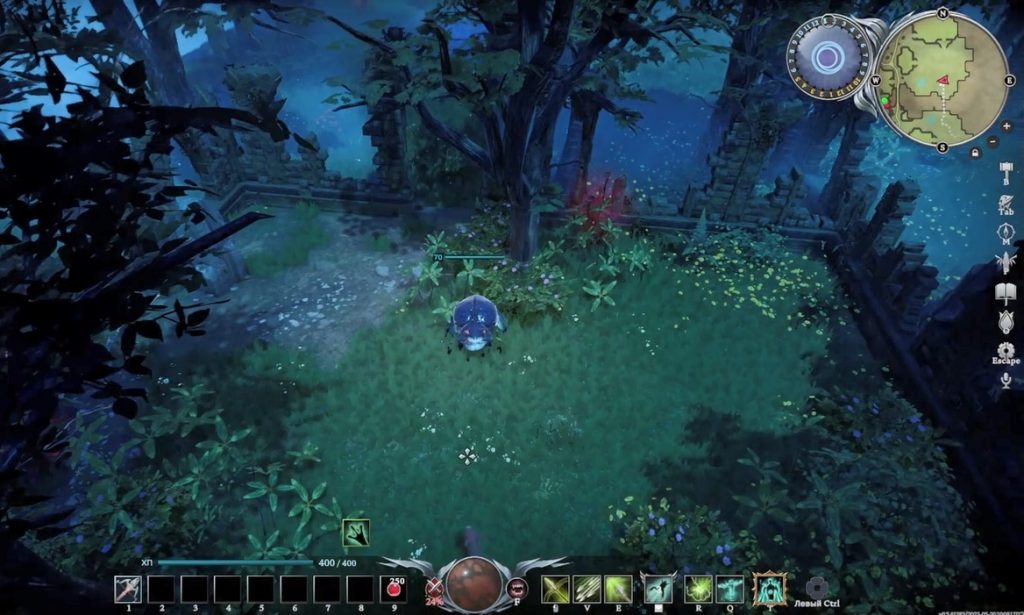1024x615 pixels.
Task: Activate the crossed-slash primary attack ability
Action: (555, 588)
